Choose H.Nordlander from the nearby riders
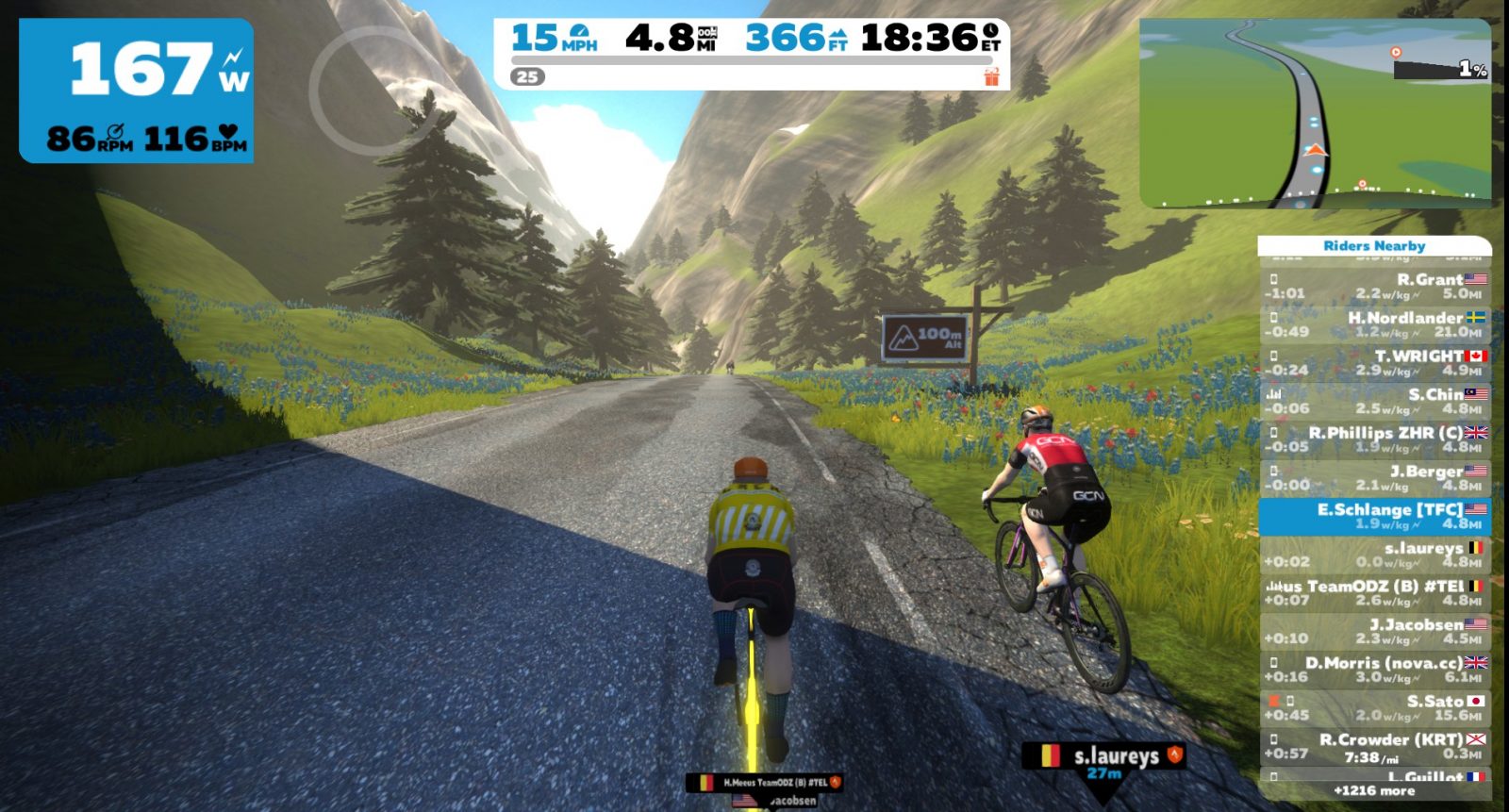Screen dimensions: 1509x812 [1375, 324]
